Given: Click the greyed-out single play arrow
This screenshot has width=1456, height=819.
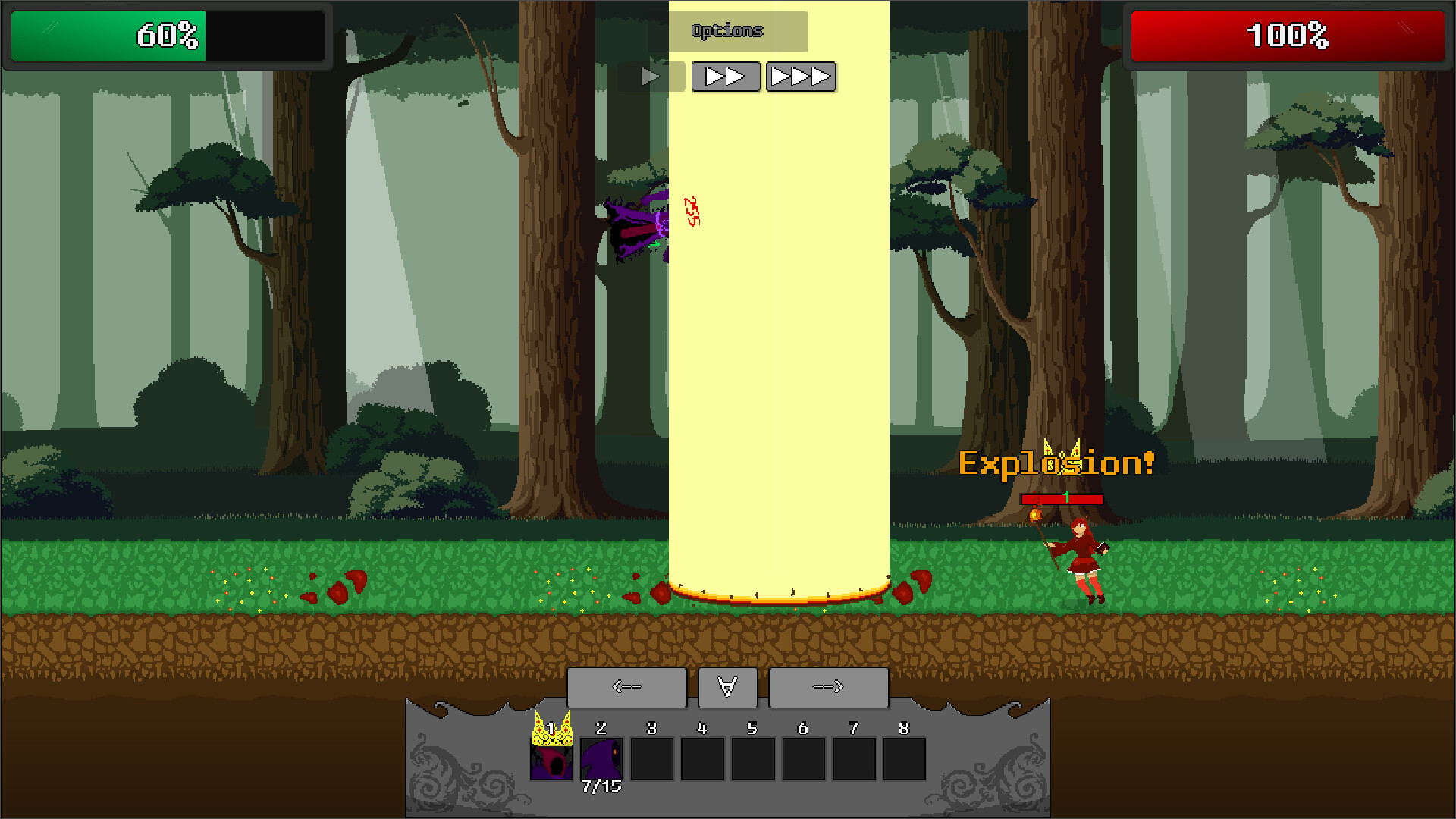Looking at the screenshot, I should point(650,76).
